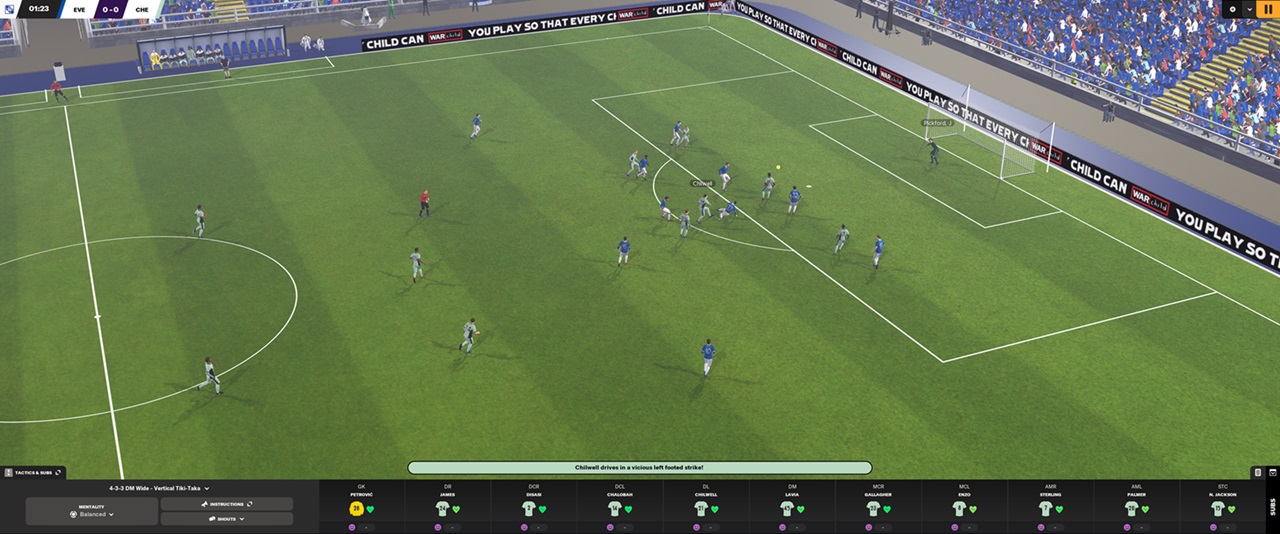Pause the match with the orange button
This screenshot has height=534, width=1280.
pyautogui.click(x=1268, y=9)
